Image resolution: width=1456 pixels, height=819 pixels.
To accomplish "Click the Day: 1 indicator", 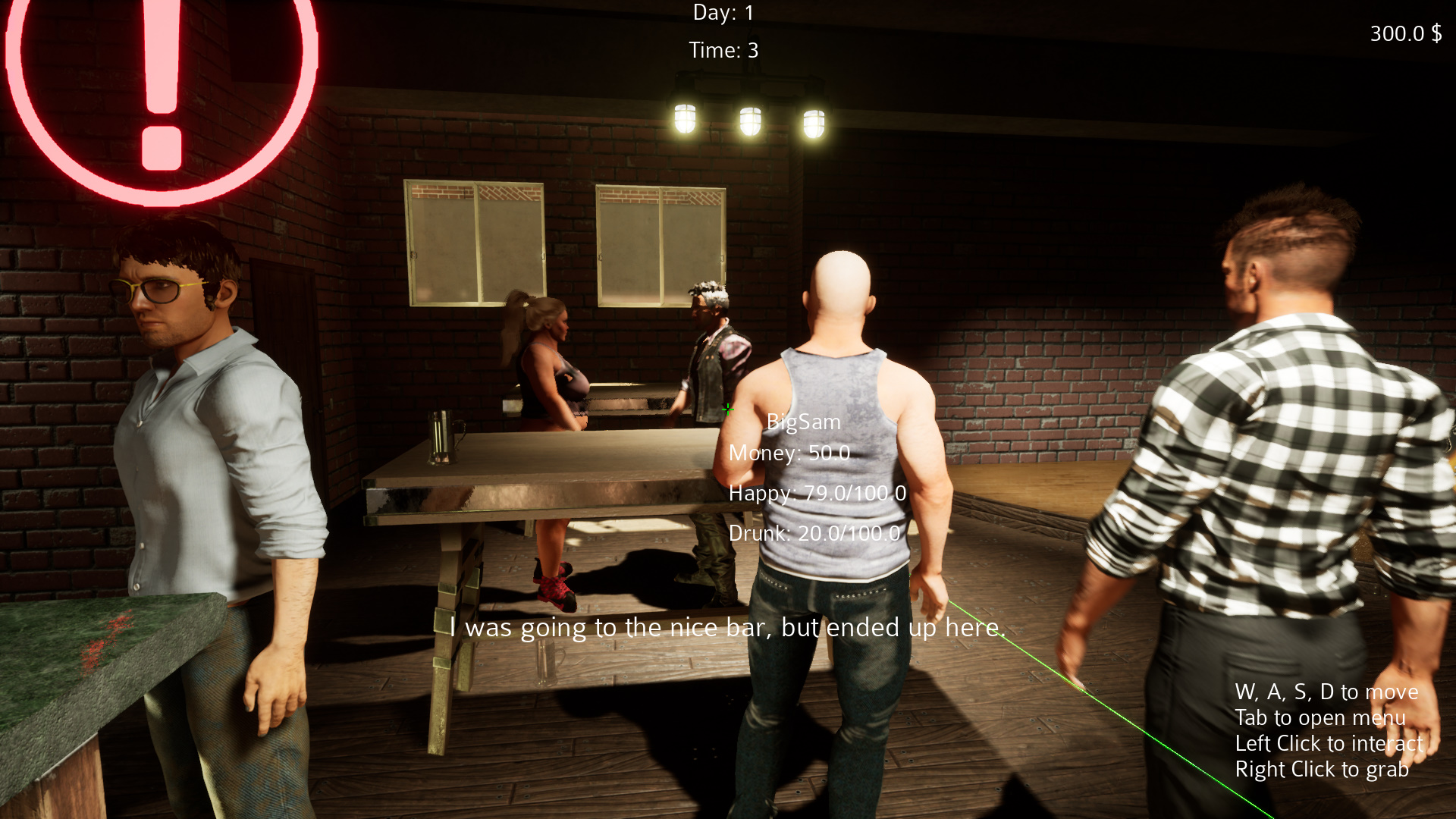I will tap(721, 12).
